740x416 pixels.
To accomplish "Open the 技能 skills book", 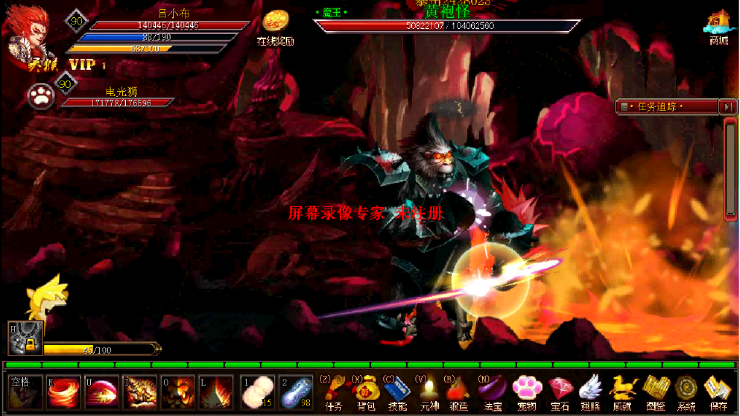I will (x=395, y=390).
